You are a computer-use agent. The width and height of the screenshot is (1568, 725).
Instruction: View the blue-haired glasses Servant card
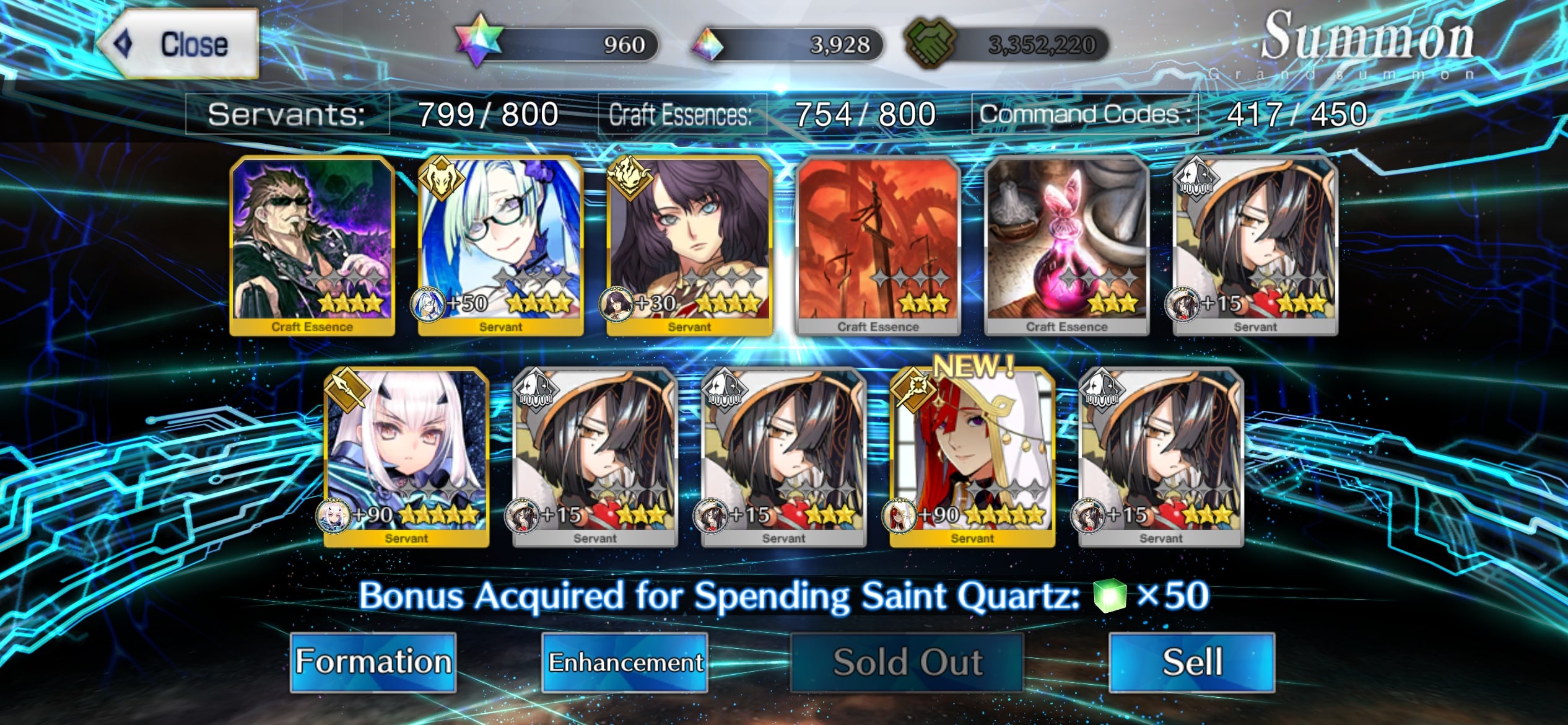pos(500,247)
